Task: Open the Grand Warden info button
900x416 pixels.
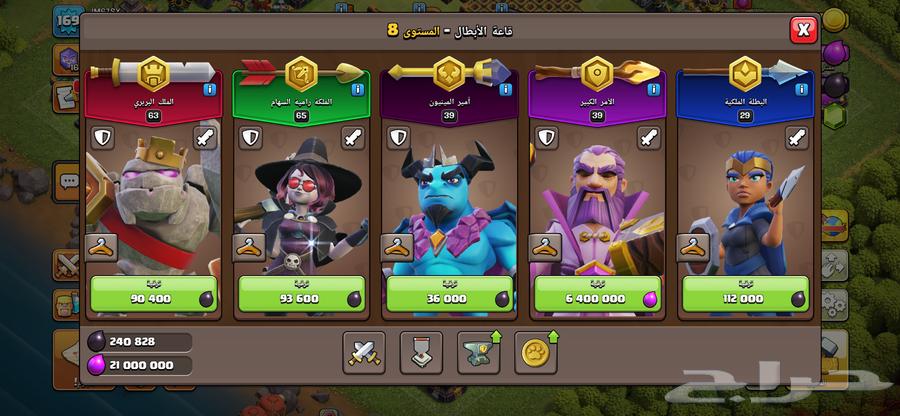Action: pyautogui.click(x=653, y=89)
